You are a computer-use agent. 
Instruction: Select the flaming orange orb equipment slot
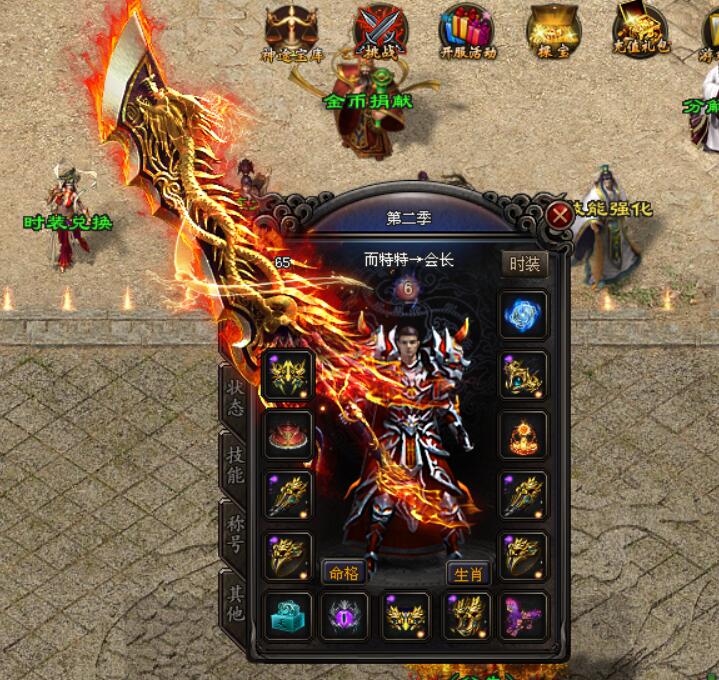(x=524, y=436)
